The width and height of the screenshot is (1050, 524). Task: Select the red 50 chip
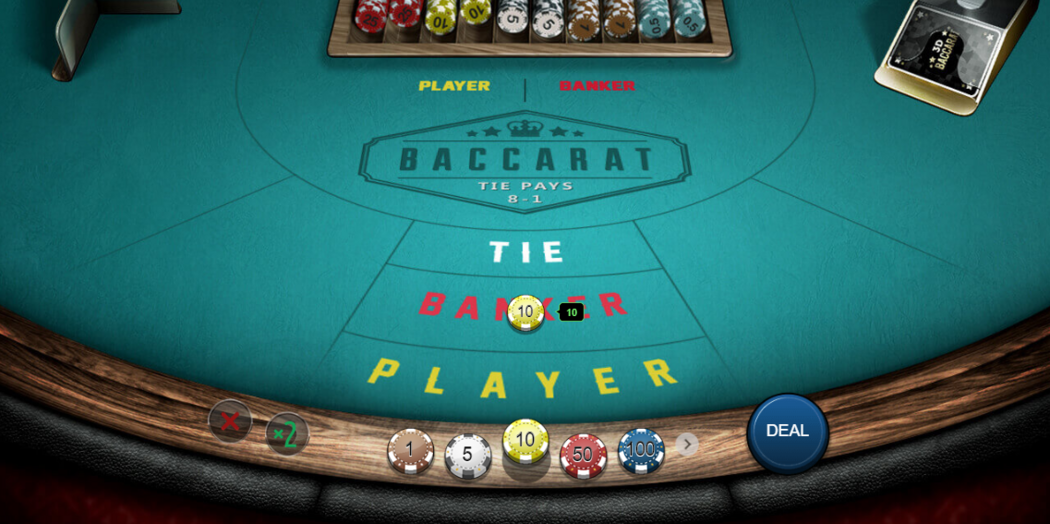click(x=583, y=455)
